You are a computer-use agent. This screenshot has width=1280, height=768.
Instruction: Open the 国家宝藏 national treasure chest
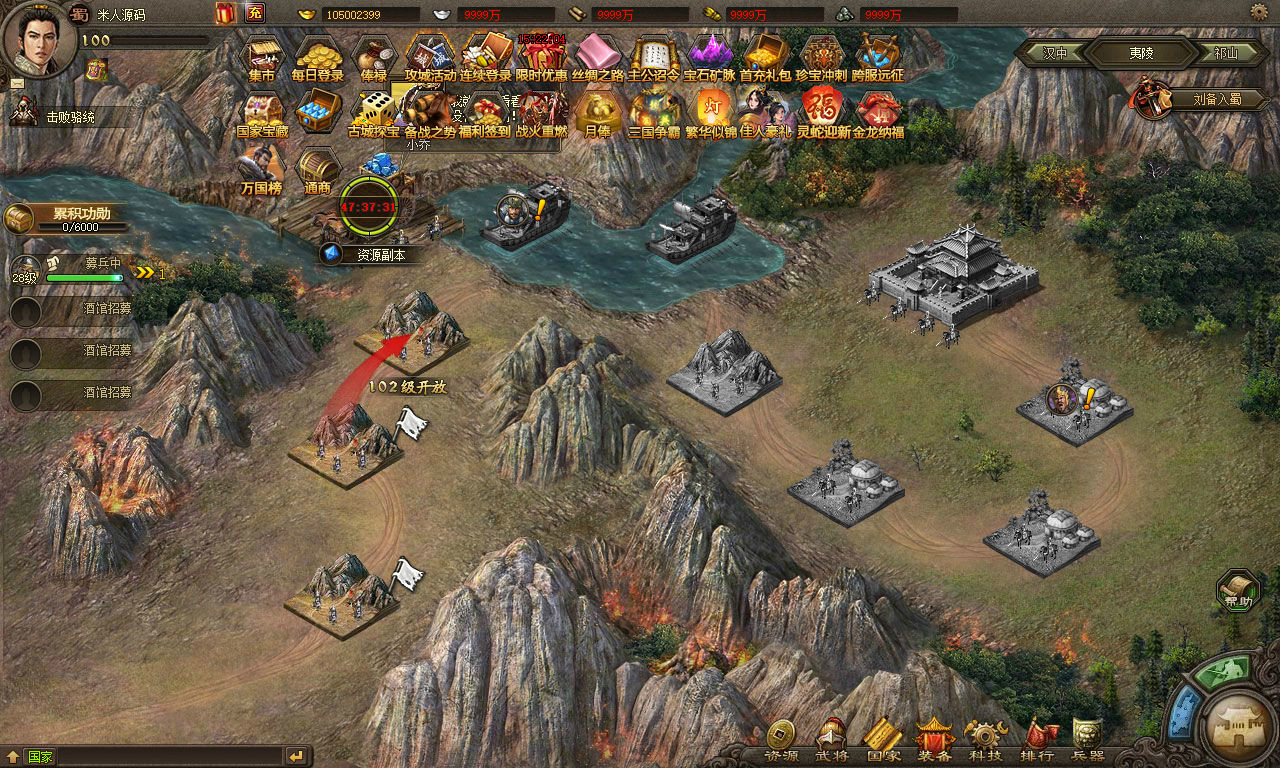tap(262, 112)
